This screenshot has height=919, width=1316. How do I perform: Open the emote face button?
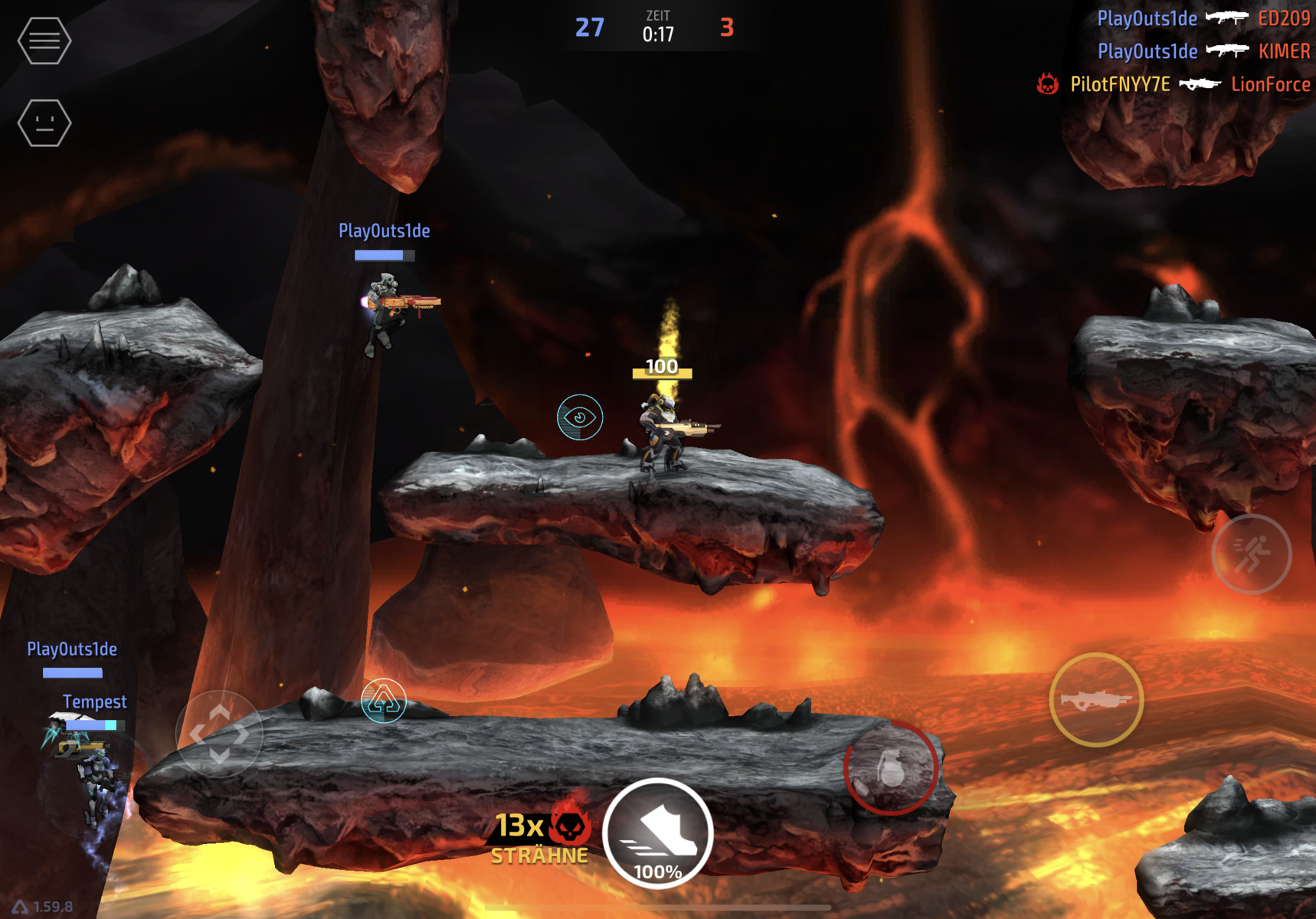[x=44, y=123]
